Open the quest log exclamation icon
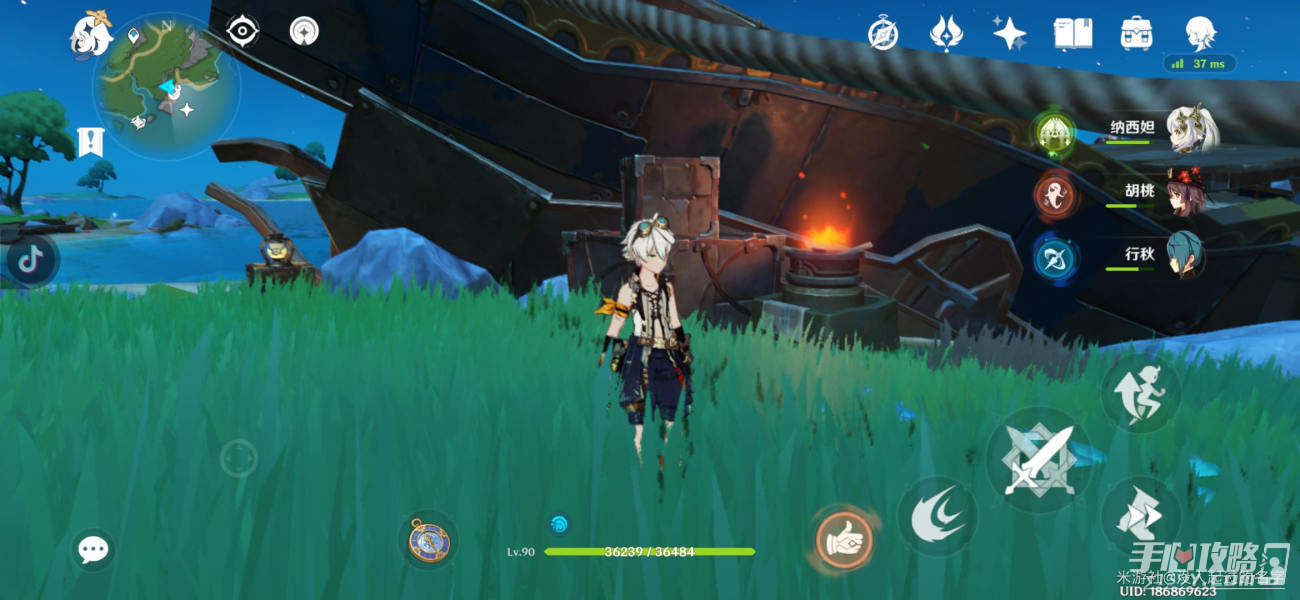Viewport: 1300px width, 600px height. tap(90, 142)
